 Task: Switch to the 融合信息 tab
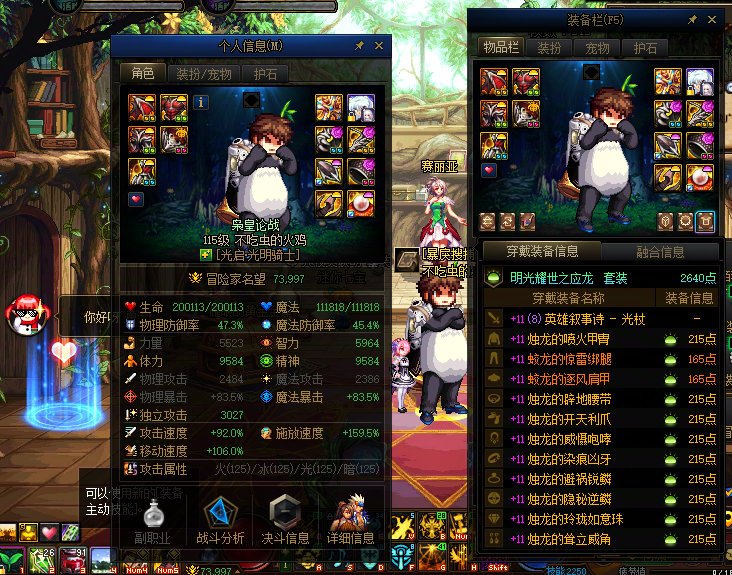[660, 252]
